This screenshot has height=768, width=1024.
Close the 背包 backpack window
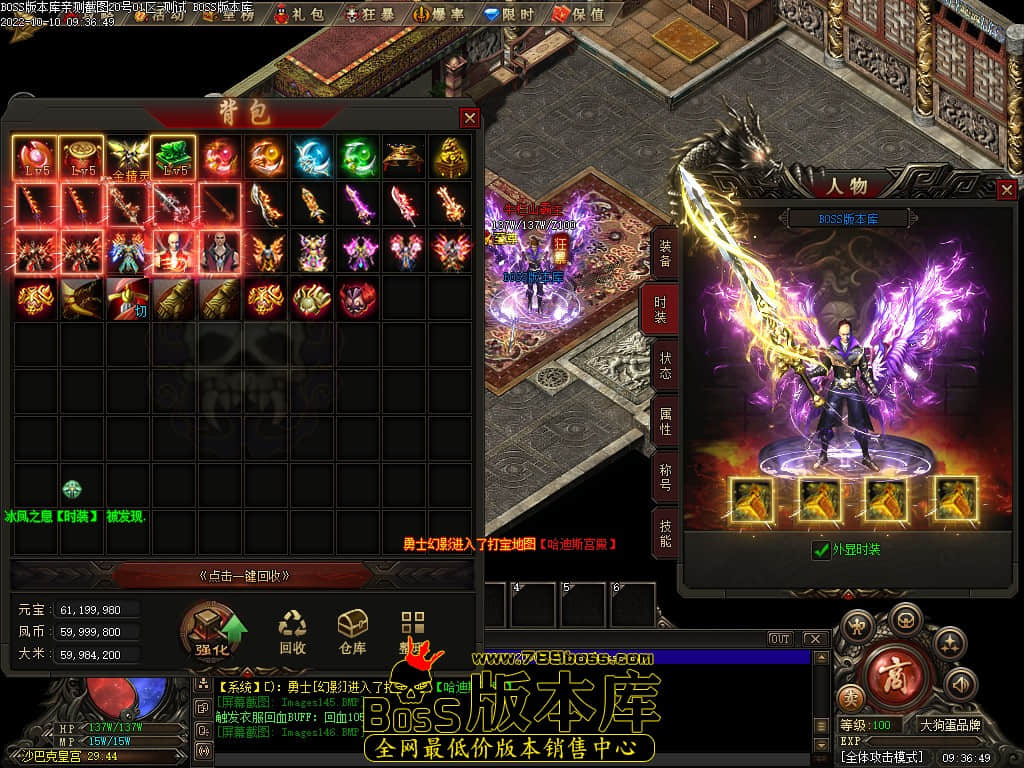point(469,118)
